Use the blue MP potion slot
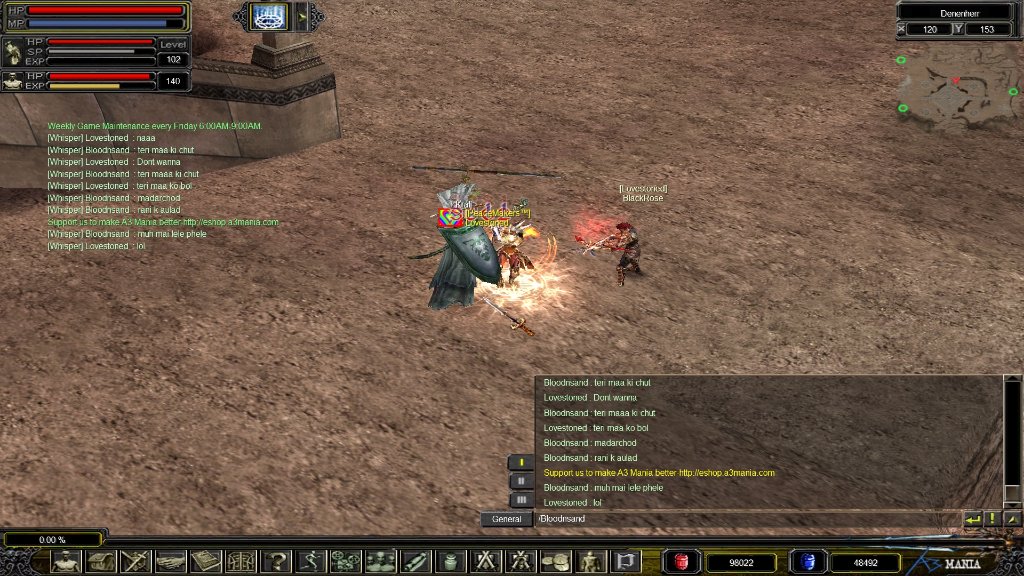Image resolution: width=1024 pixels, height=576 pixels. [806, 562]
